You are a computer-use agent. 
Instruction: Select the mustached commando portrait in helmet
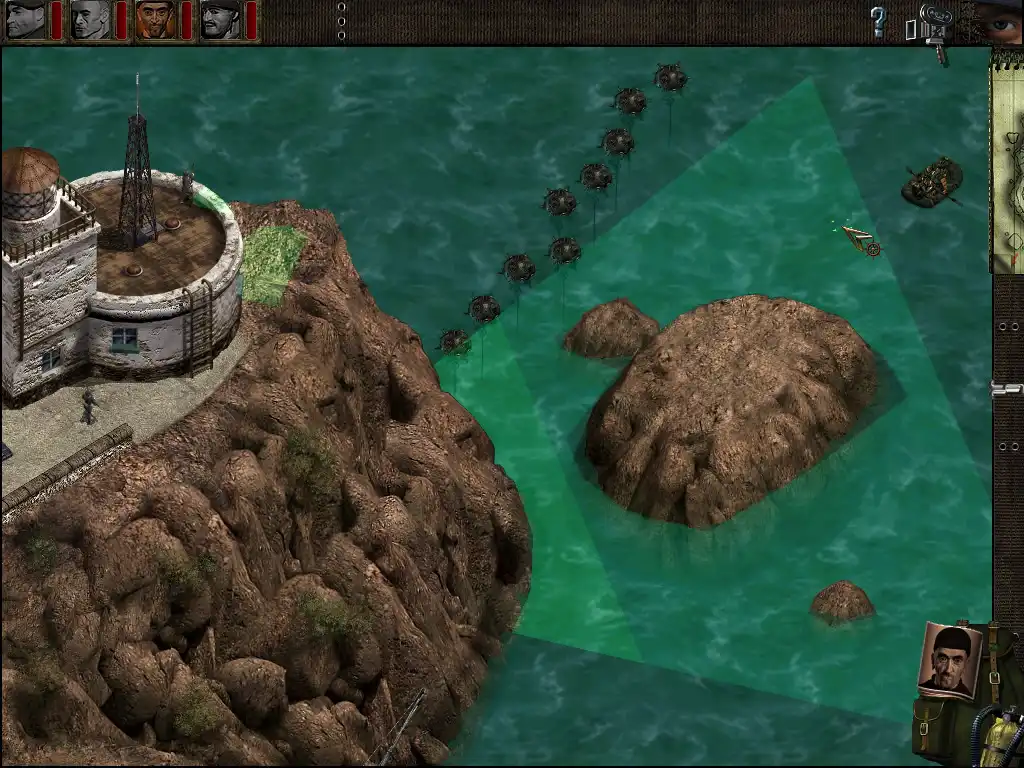[220, 20]
